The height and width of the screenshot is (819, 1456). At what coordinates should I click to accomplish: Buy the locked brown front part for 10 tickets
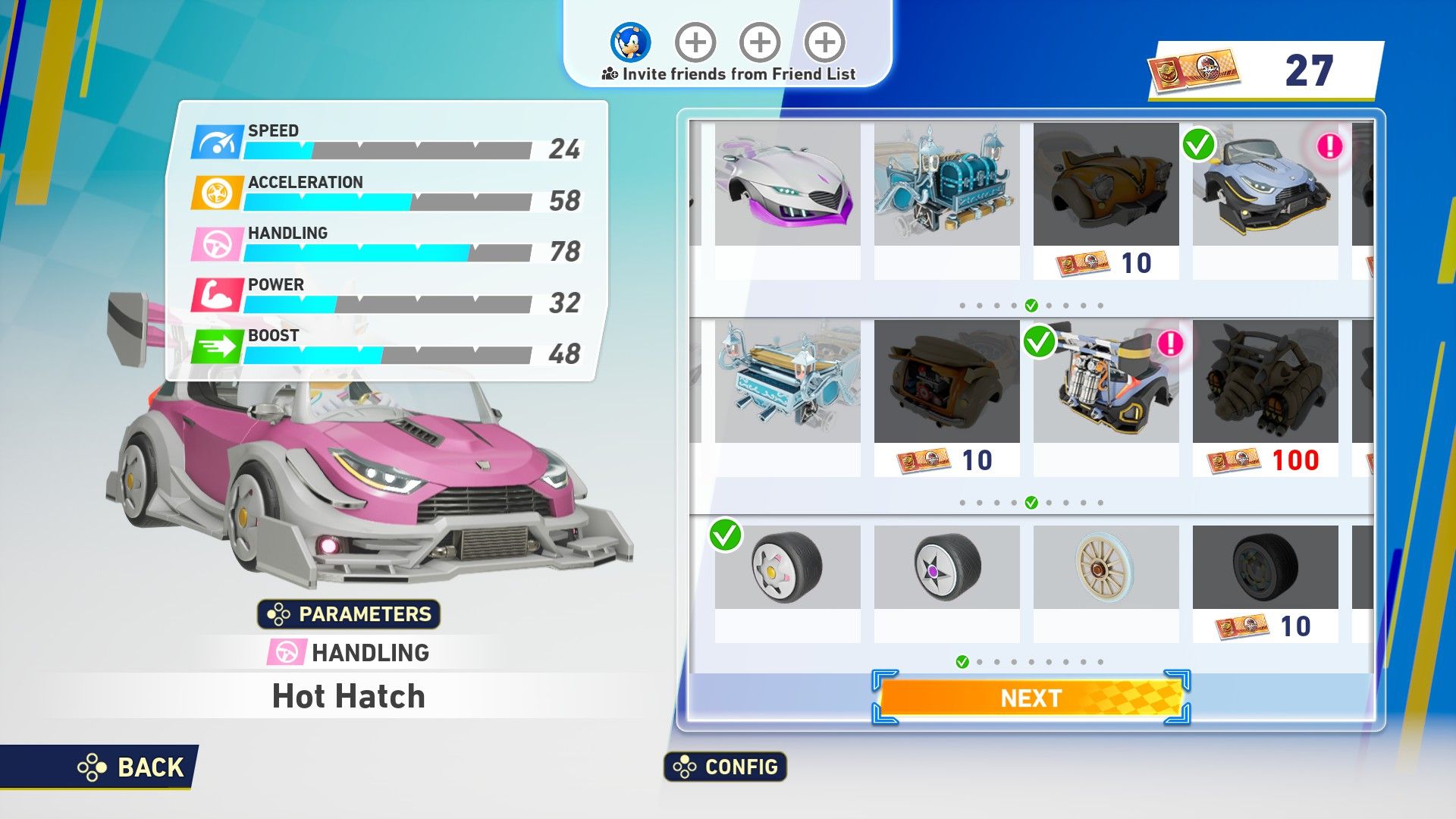1106,201
